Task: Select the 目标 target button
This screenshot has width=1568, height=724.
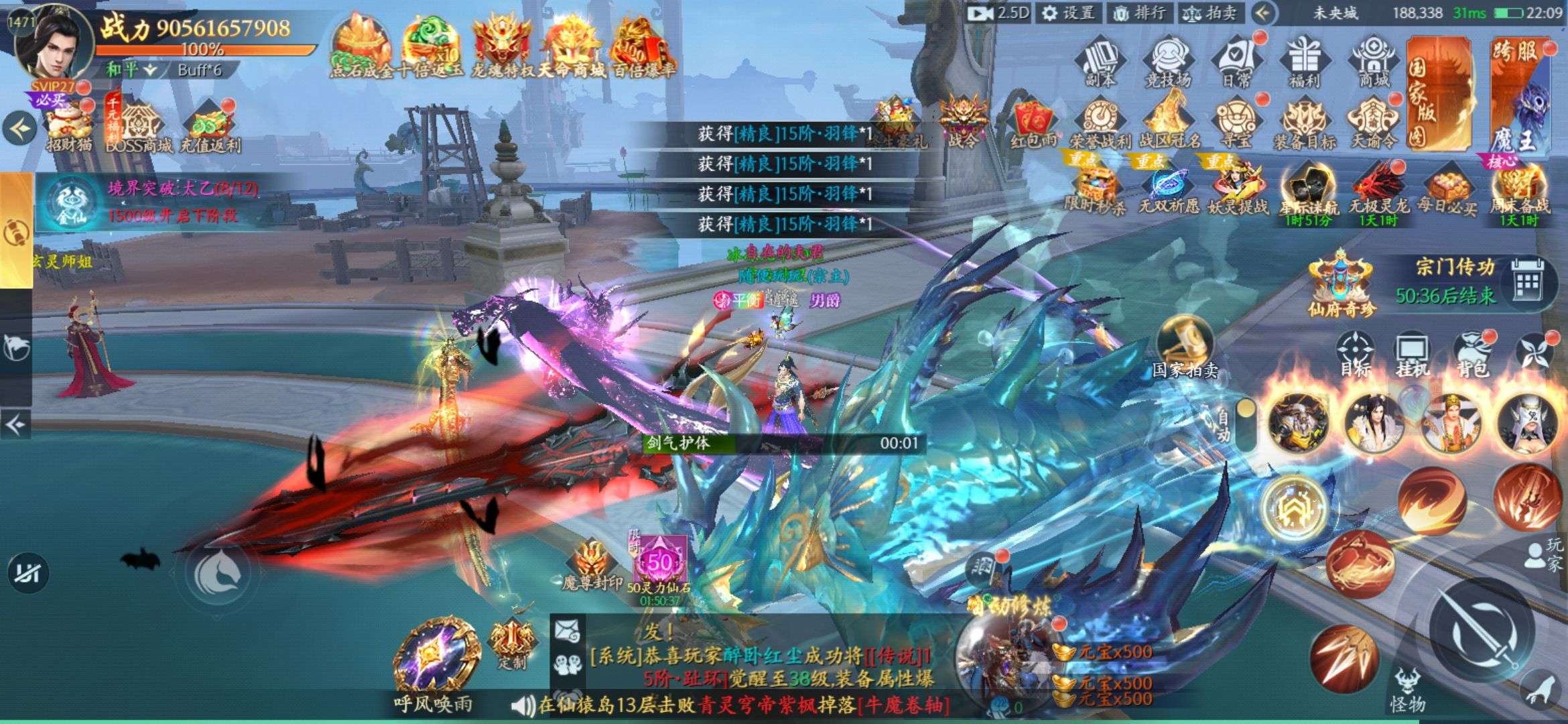Action: click(x=1355, y=355)
